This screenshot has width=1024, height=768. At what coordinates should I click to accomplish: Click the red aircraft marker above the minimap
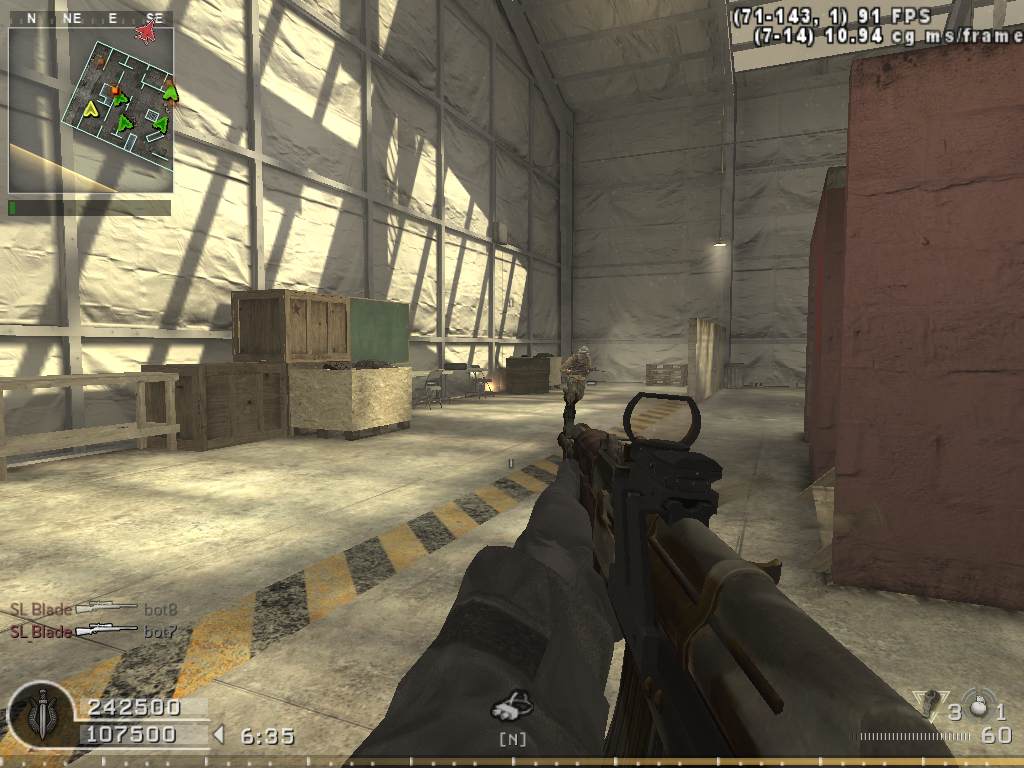(147, 32)
